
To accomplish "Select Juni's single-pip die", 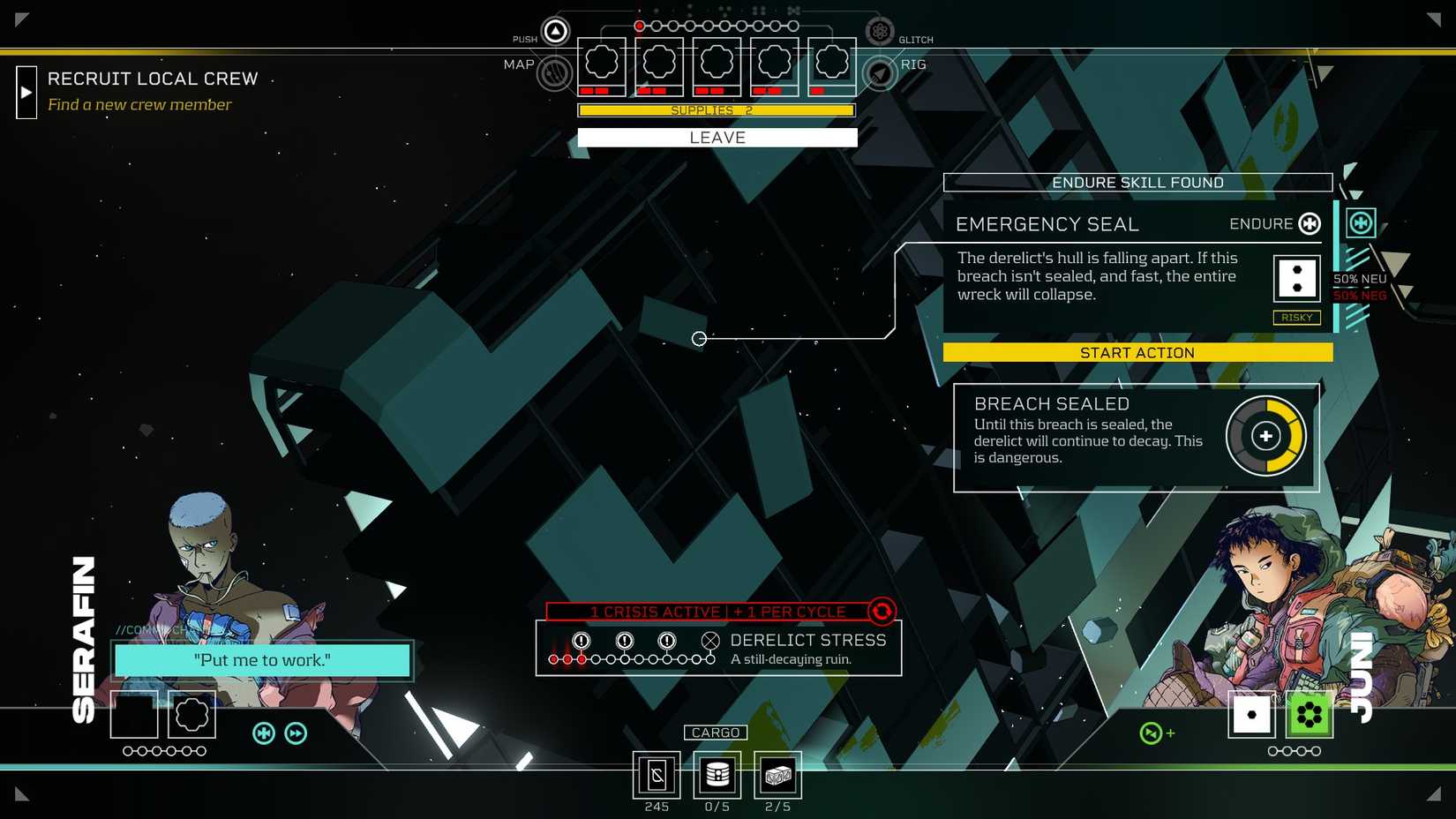I will pyautogui.click(x=1251, y=715).
